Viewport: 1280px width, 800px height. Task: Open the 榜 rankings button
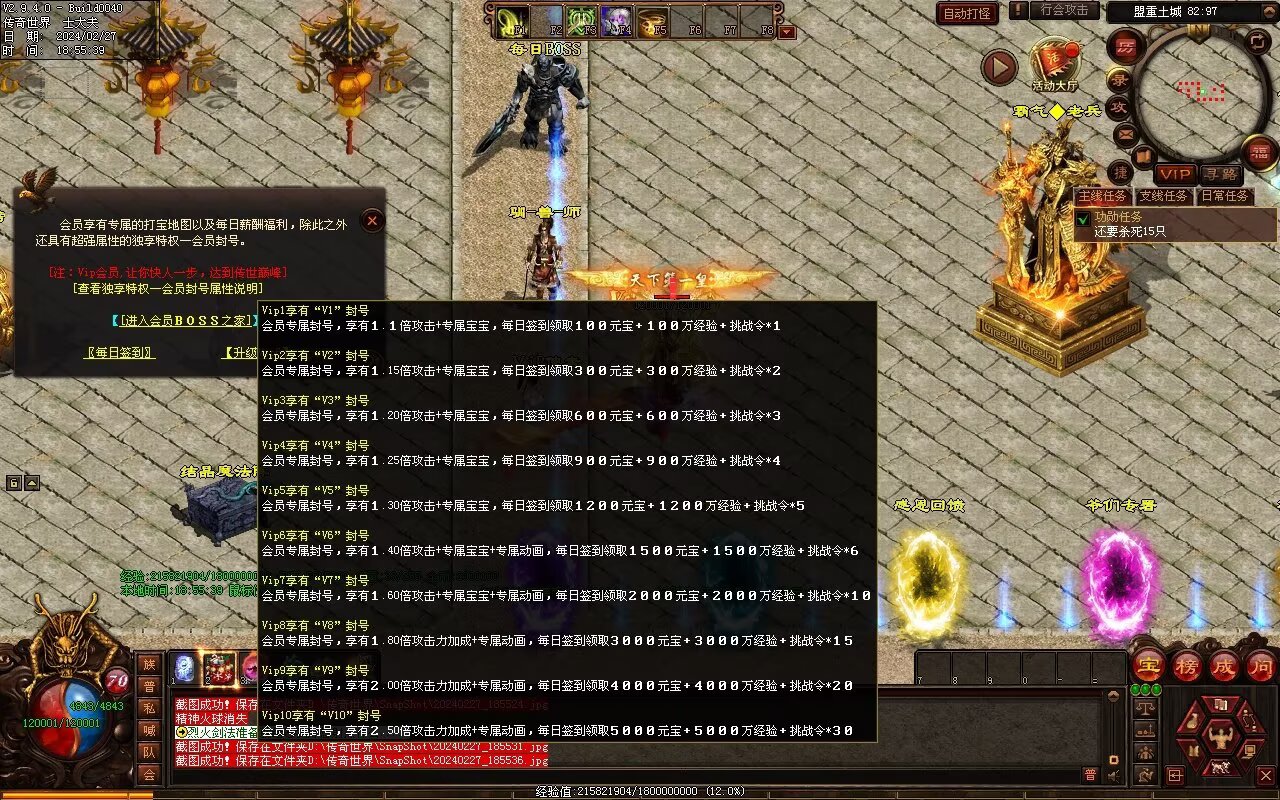[1186, 664]
